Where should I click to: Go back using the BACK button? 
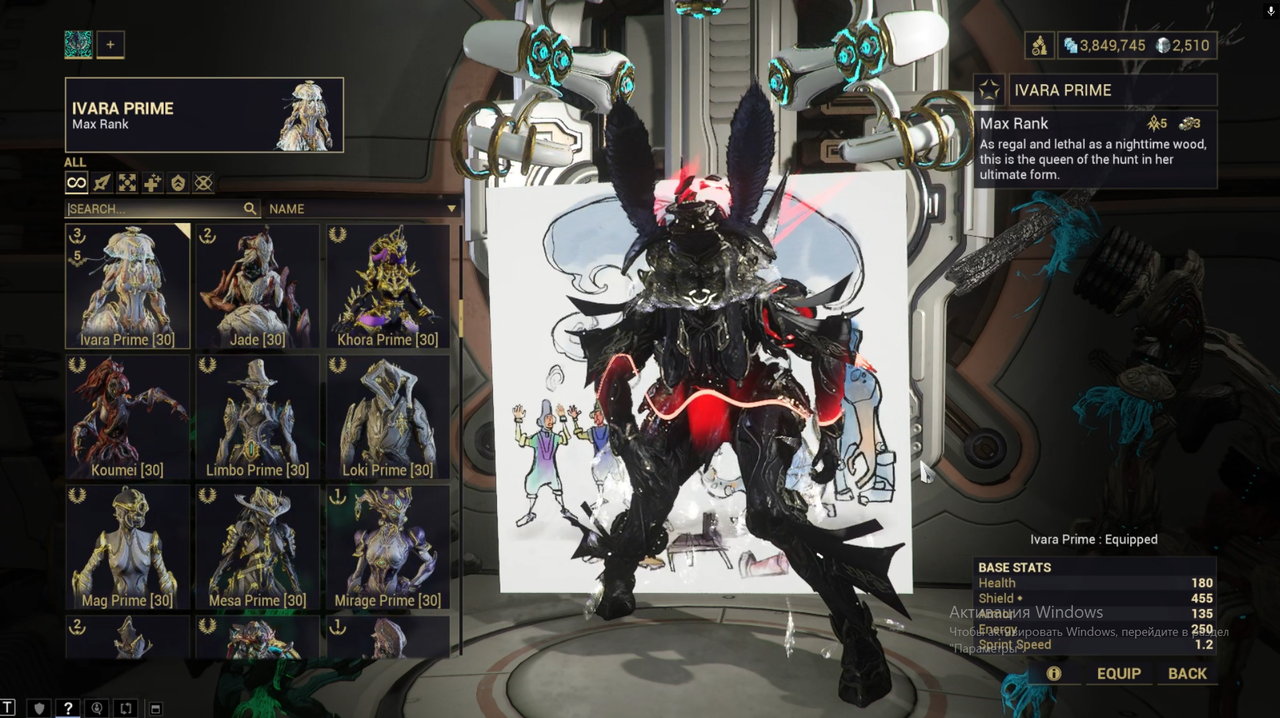(1187, 673)
